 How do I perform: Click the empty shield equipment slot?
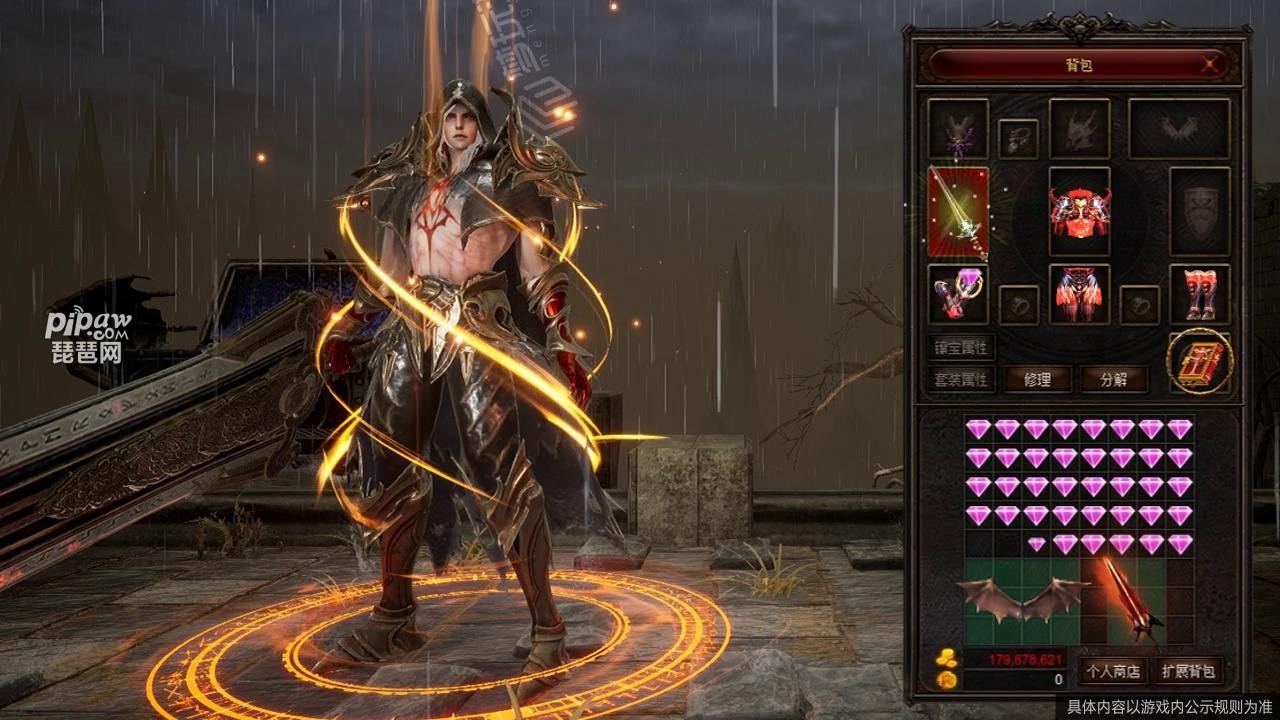click(x=1199, y=211)
